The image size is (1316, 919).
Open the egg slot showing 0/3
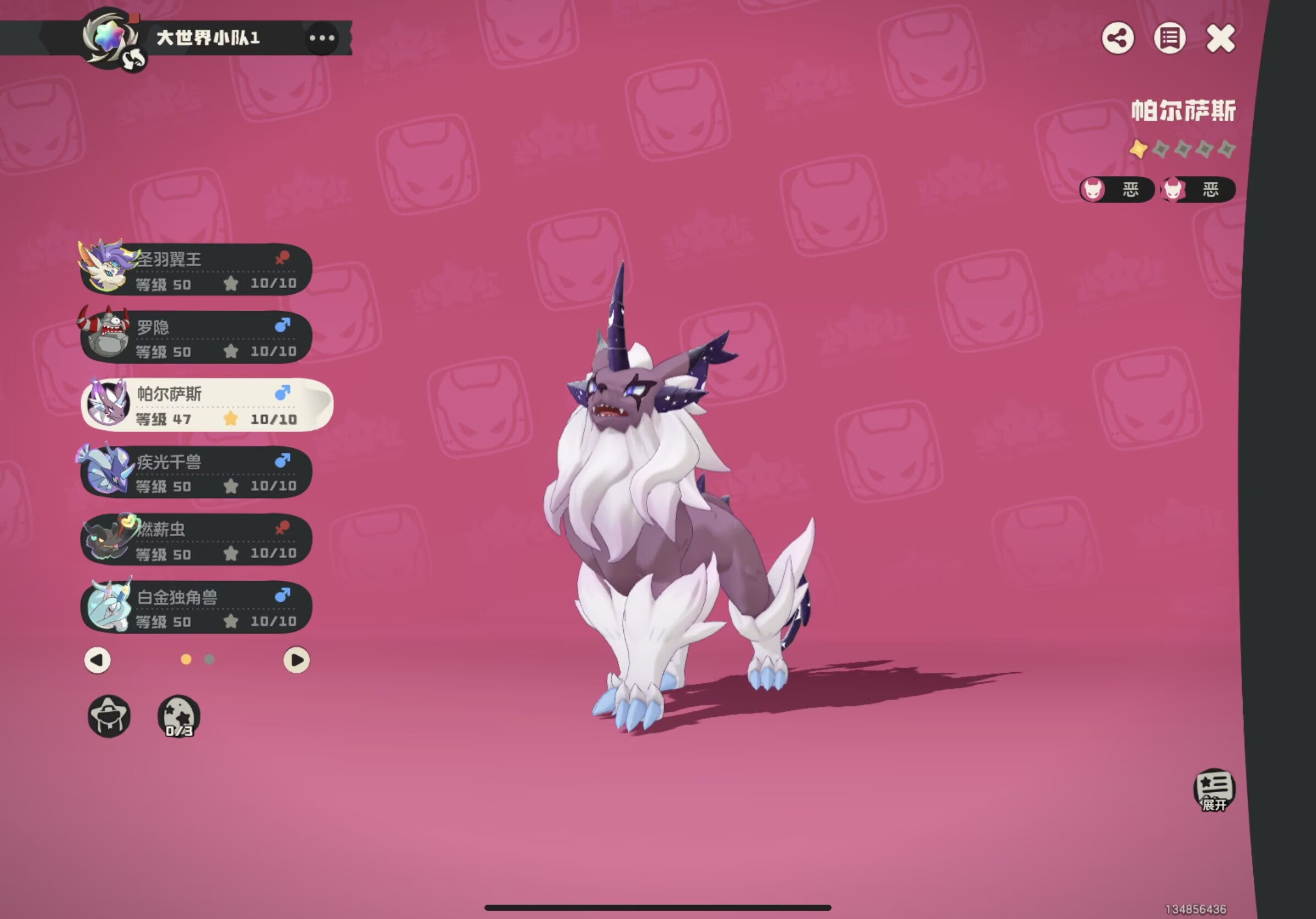[179, 716]
